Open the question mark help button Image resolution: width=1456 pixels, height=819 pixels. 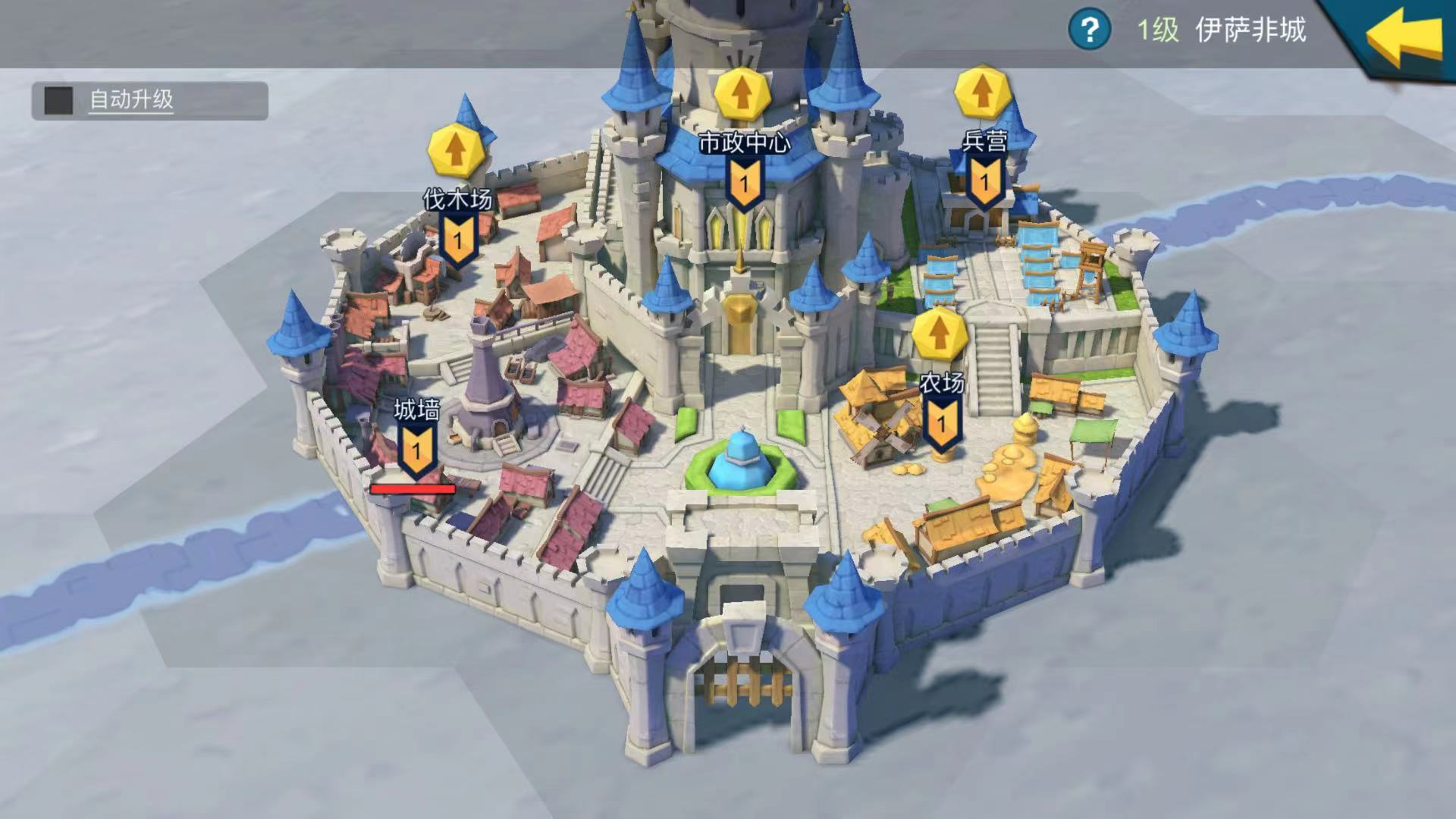click(1089, 30)
